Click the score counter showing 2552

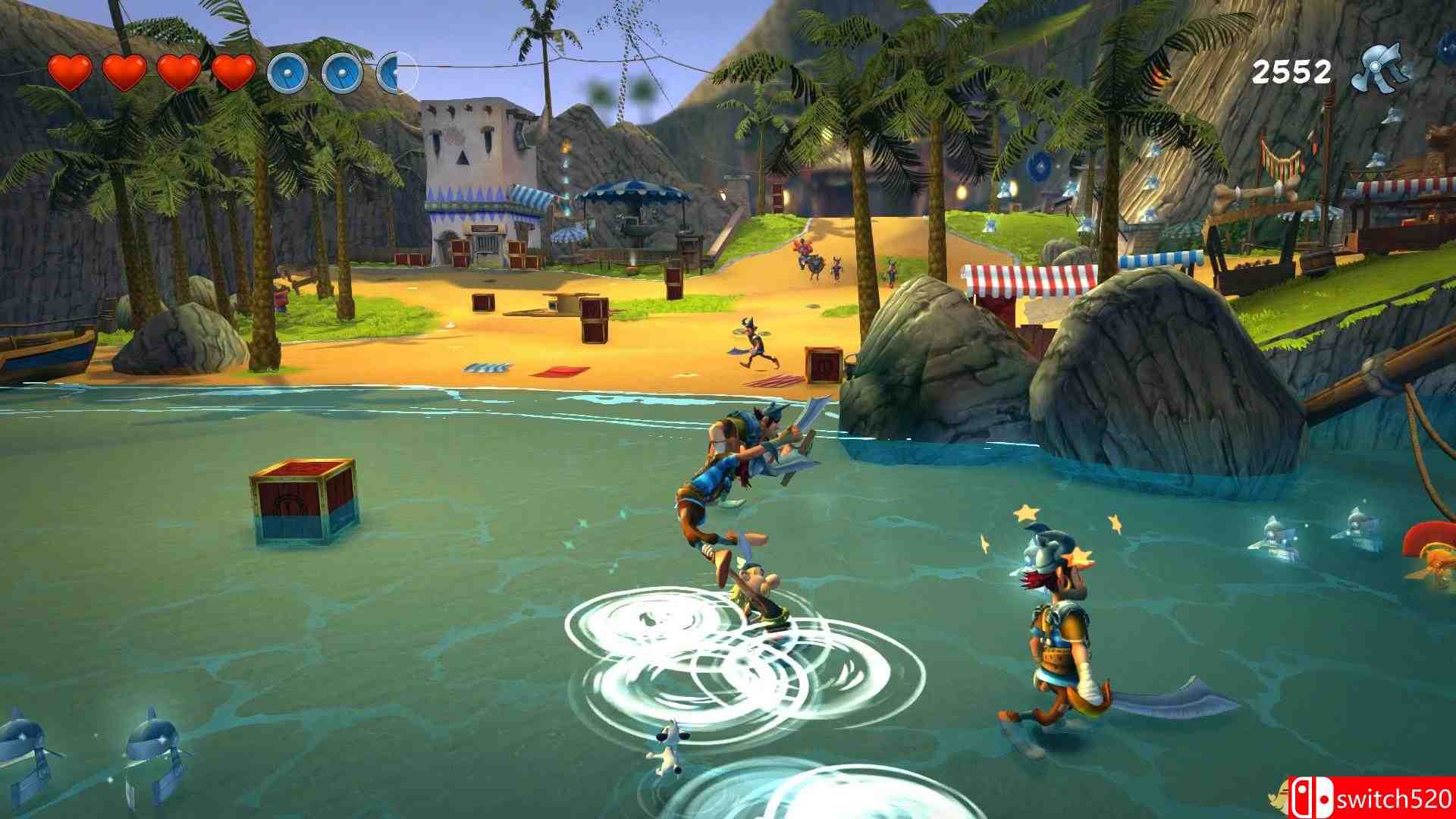(x=1293, y=71)
